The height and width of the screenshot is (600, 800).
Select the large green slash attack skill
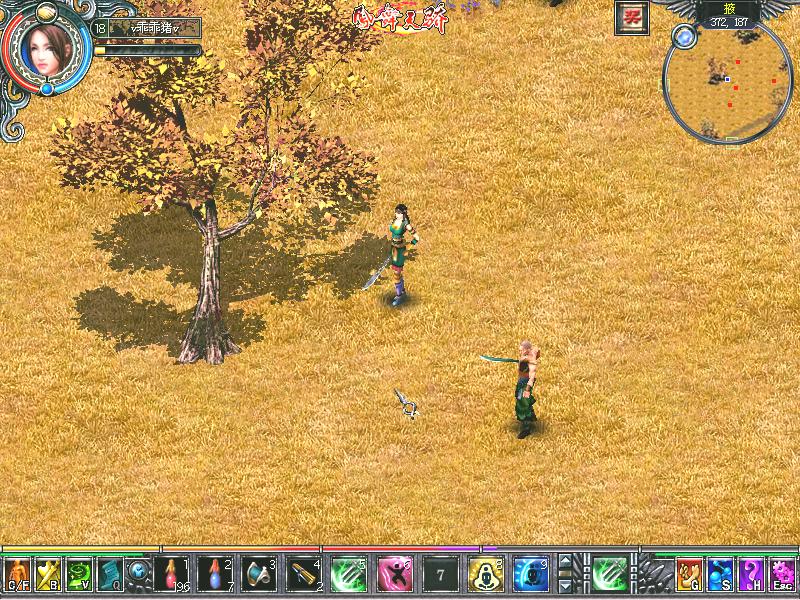[609, 574]
